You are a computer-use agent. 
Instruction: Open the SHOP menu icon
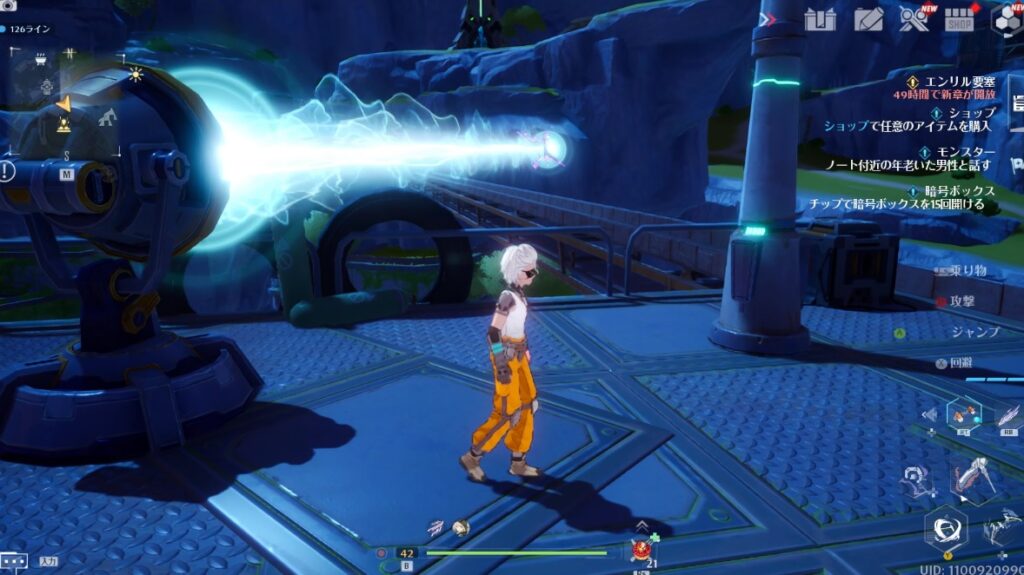click(959, 19)
